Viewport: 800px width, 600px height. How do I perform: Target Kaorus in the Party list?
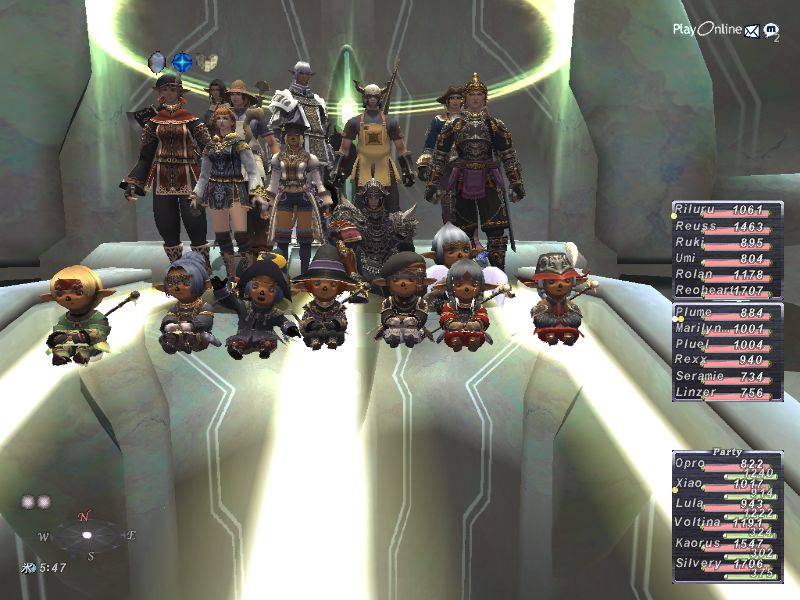(727, 544)
